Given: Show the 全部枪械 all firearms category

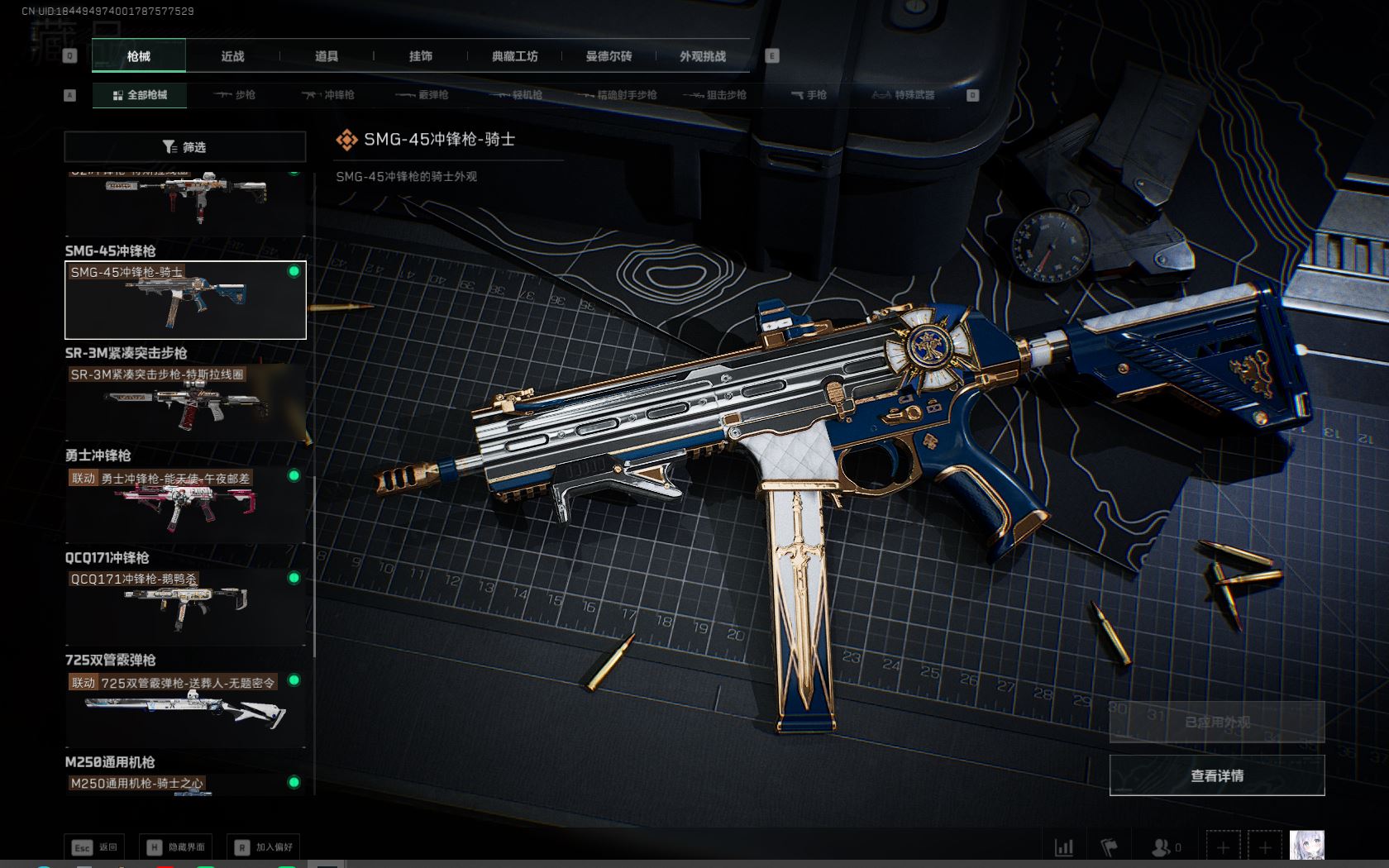Looking at the screenshot, I should tap(140, 95).
